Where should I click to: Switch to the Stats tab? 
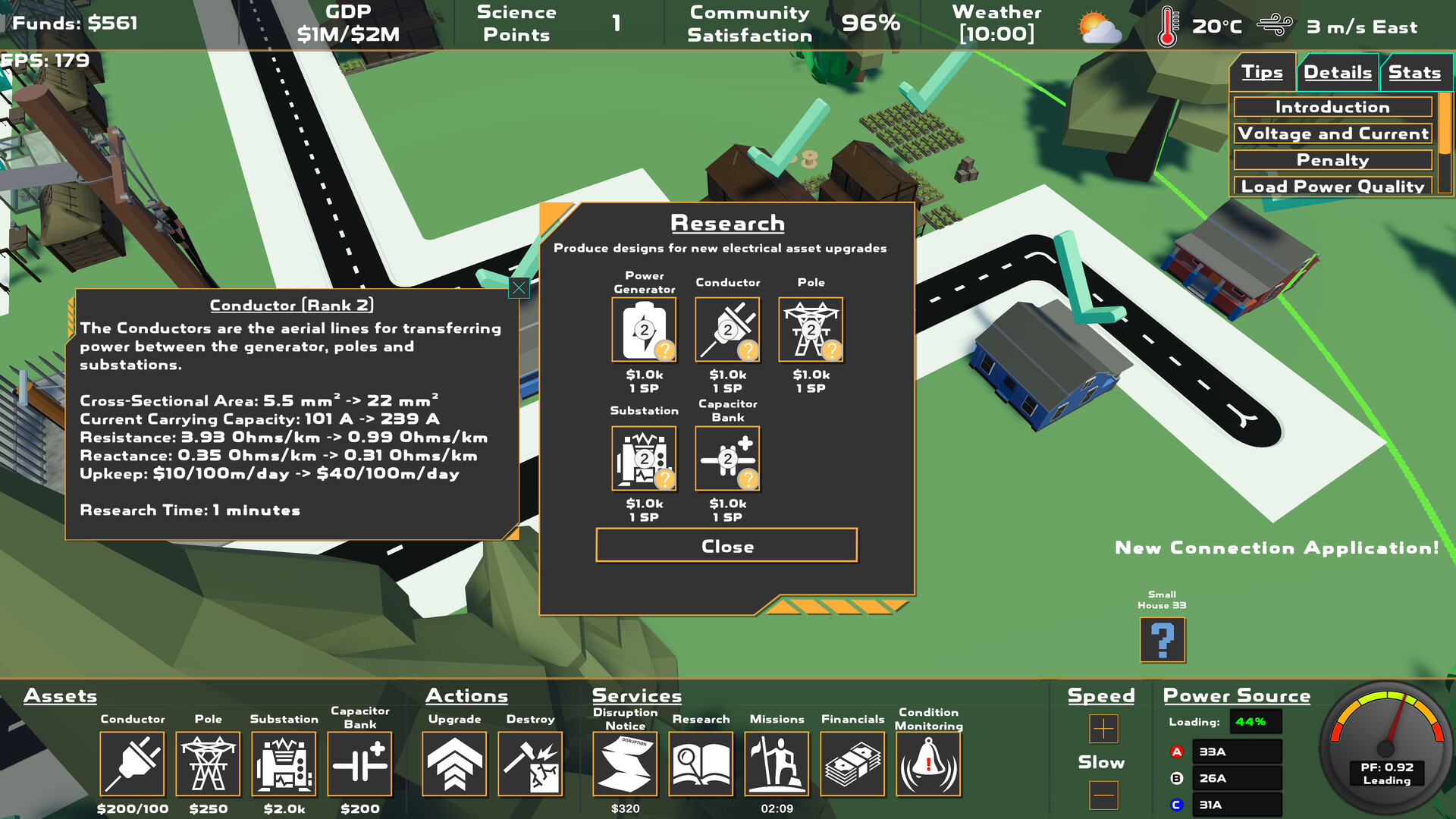(x=1415, y=72)
